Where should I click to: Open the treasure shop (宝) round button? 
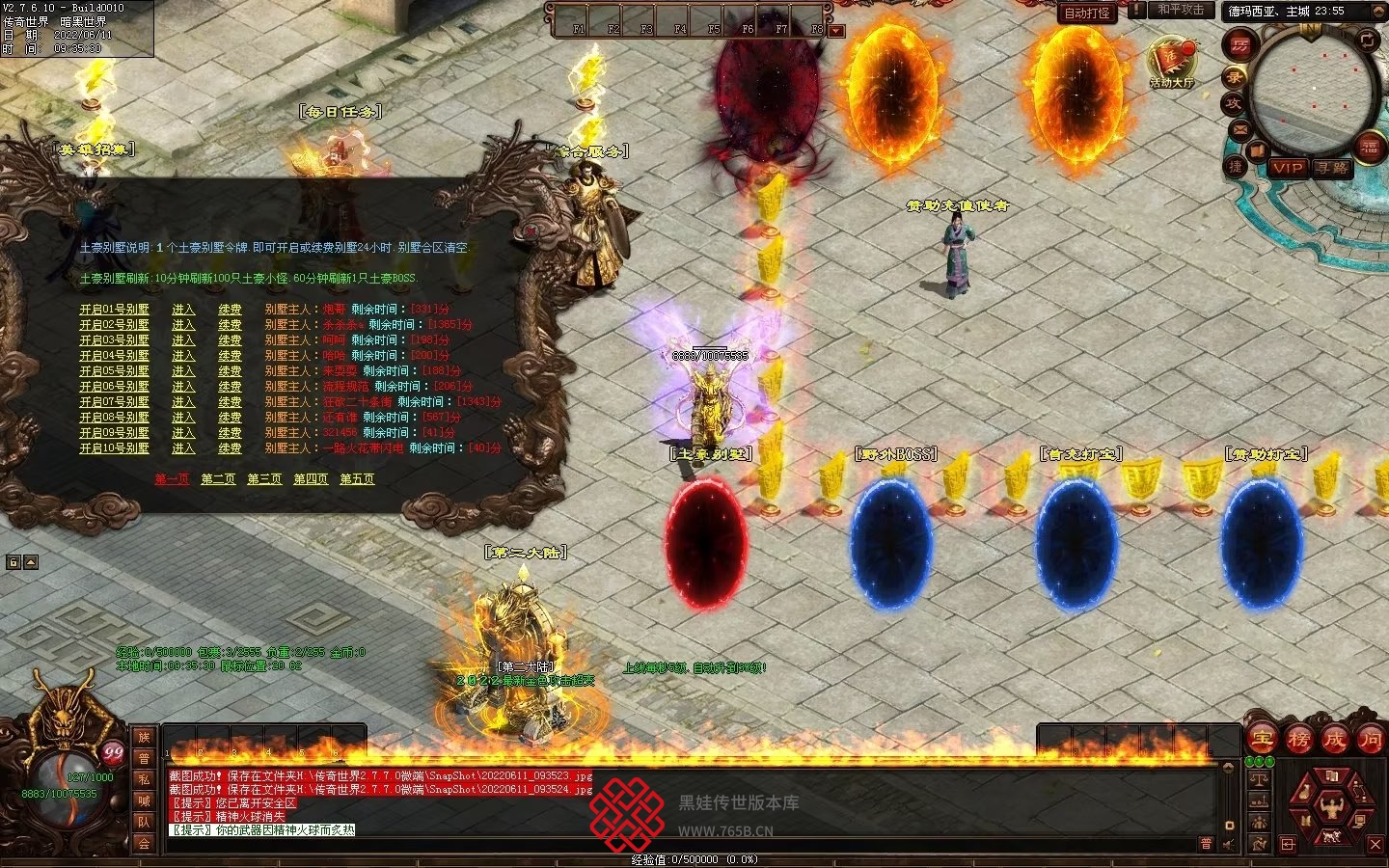pyautogui.click(x=1263, y=739)
